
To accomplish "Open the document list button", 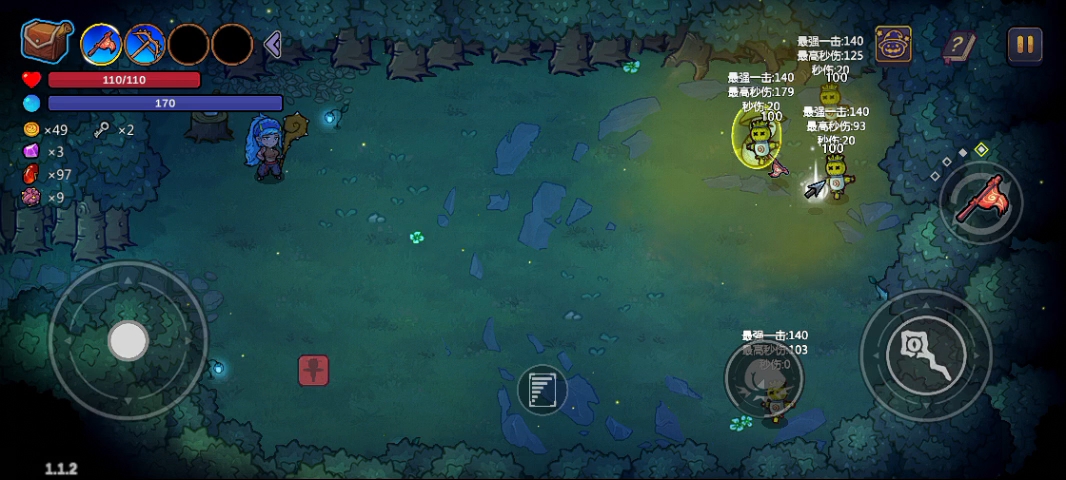I will coord(542,389).
